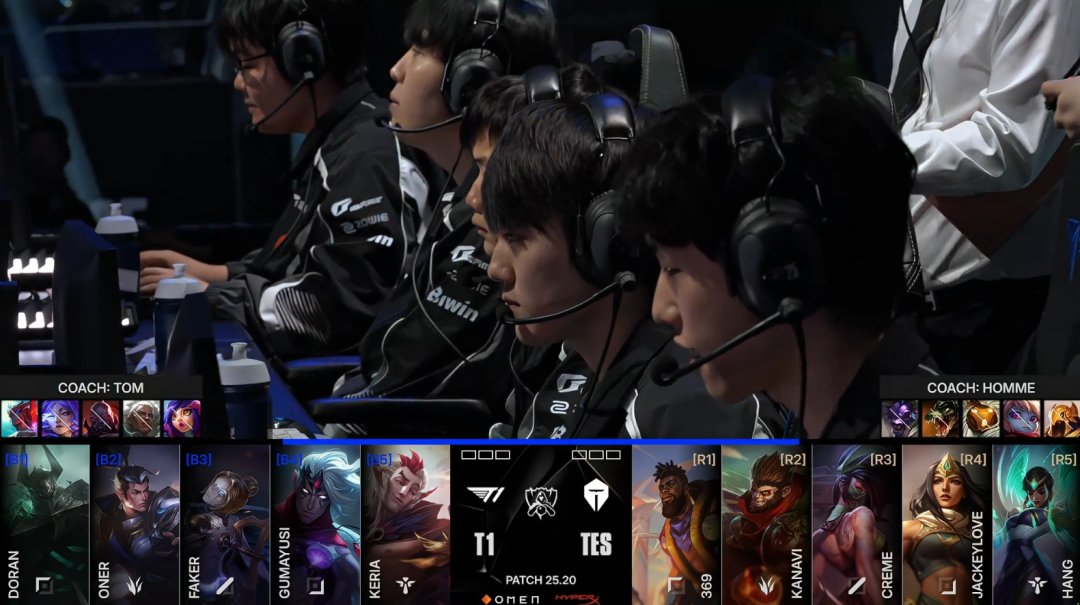Select Doran's B1 champion pick card
1080x605 pixels.
(45, 520)
